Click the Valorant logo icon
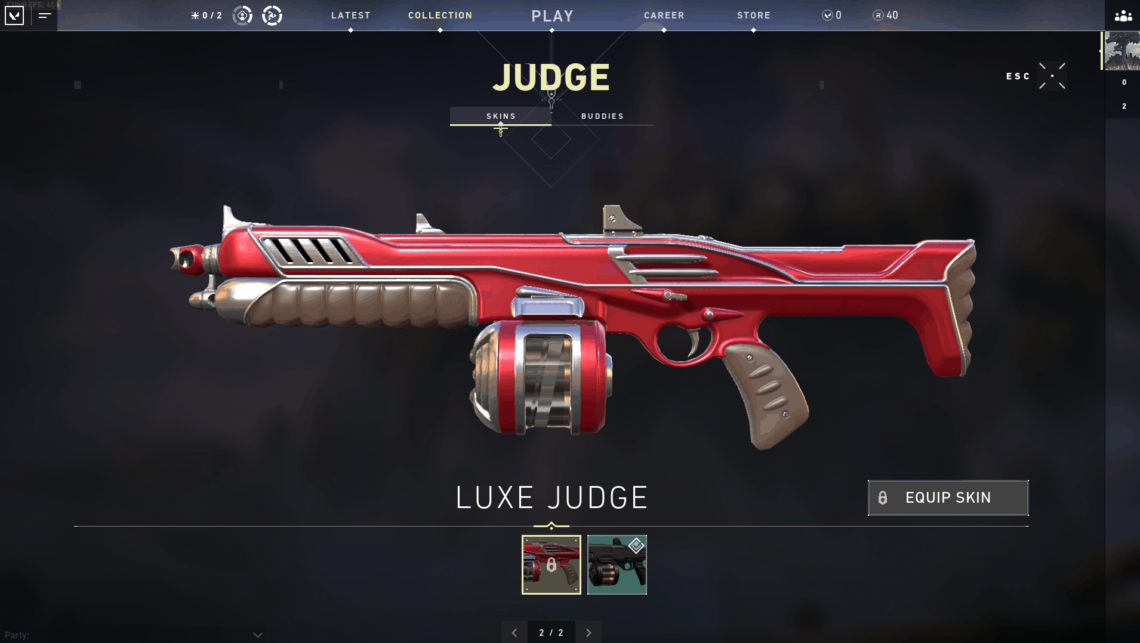Screen dimensions: 1140x643 [15, 16]
